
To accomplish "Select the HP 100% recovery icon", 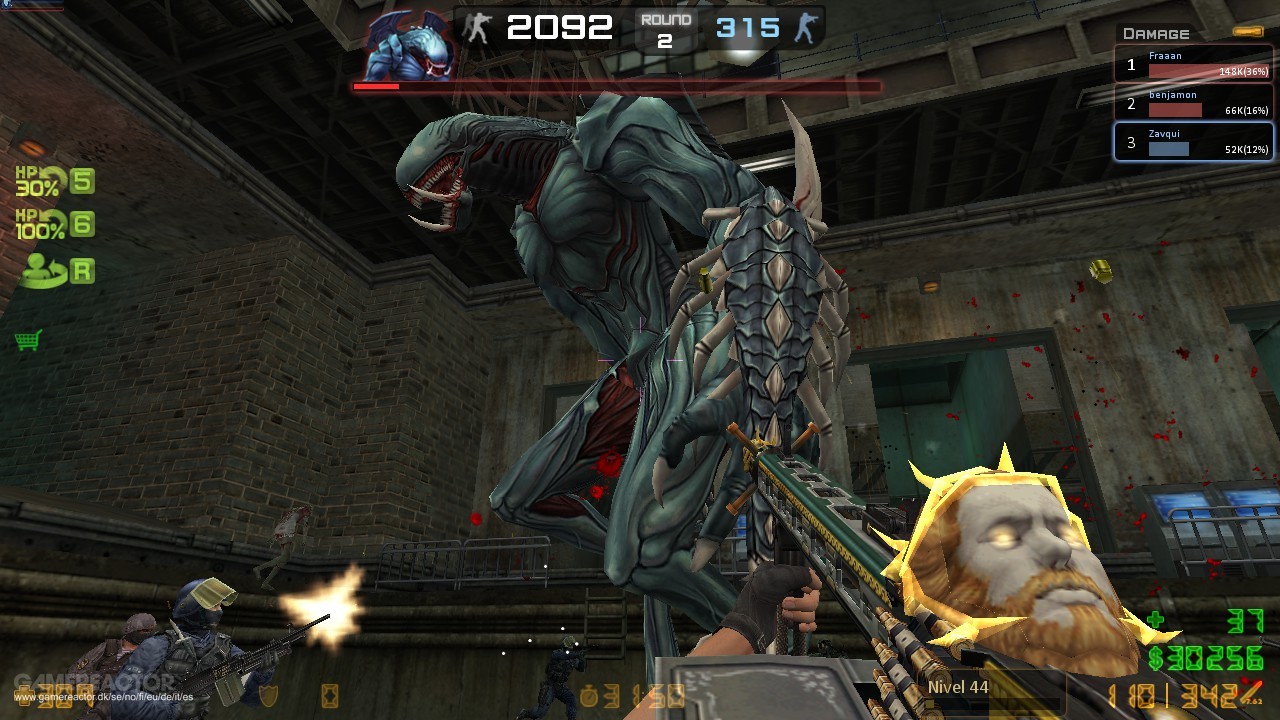I will tap(40, 222).
